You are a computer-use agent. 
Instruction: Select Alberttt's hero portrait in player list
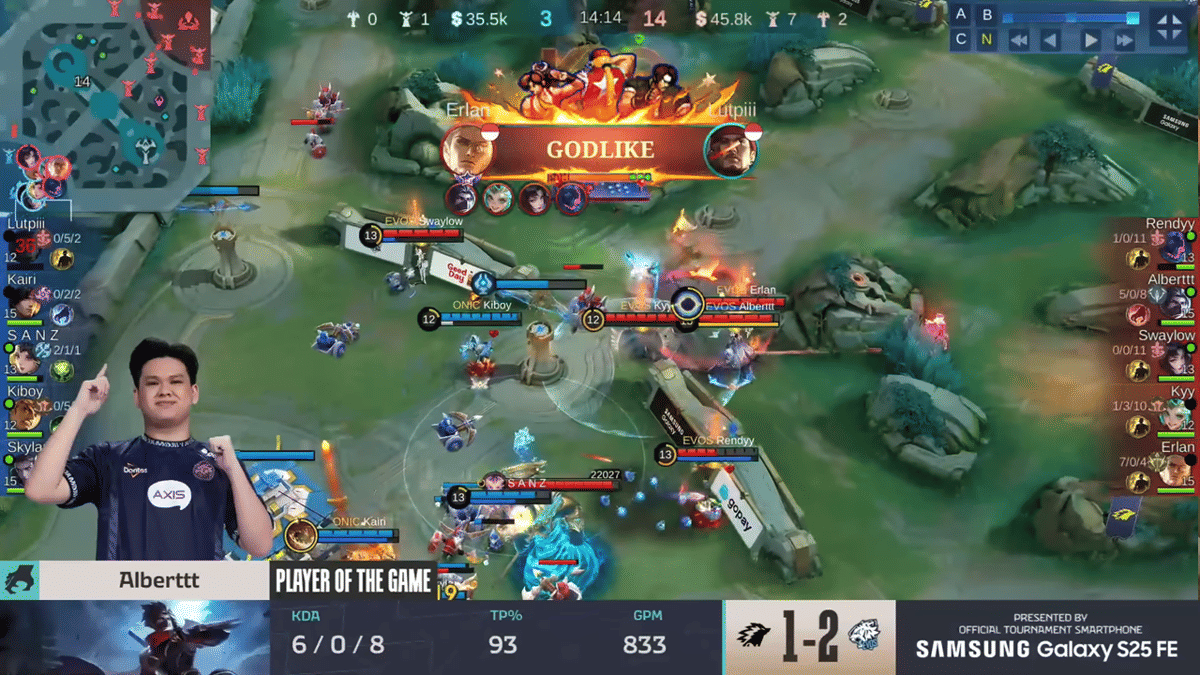click(1176, 305)
